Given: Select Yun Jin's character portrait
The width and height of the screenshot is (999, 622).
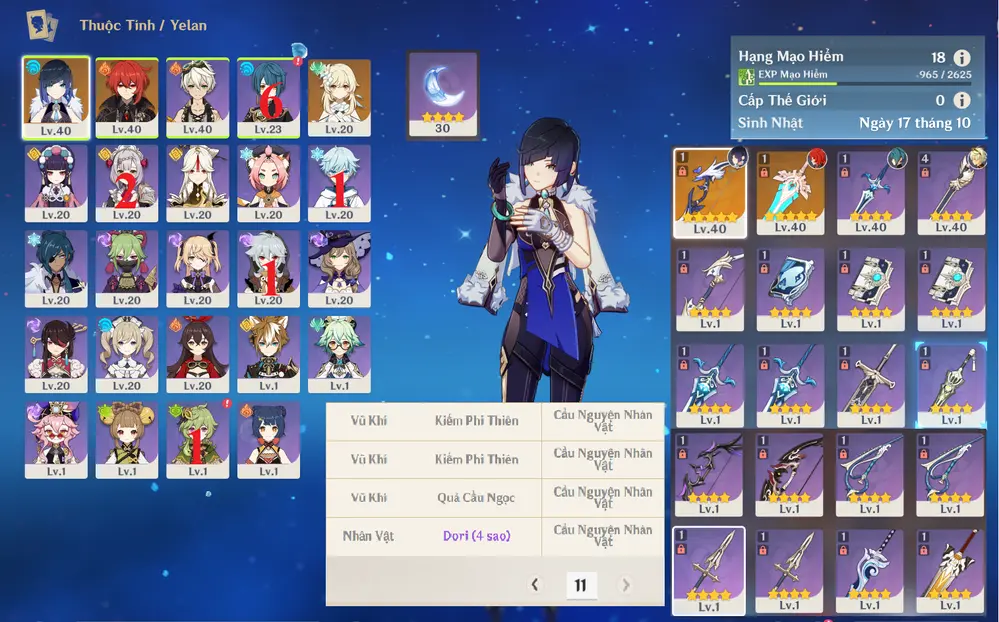Looking at the screenshot, I should 56,183.
